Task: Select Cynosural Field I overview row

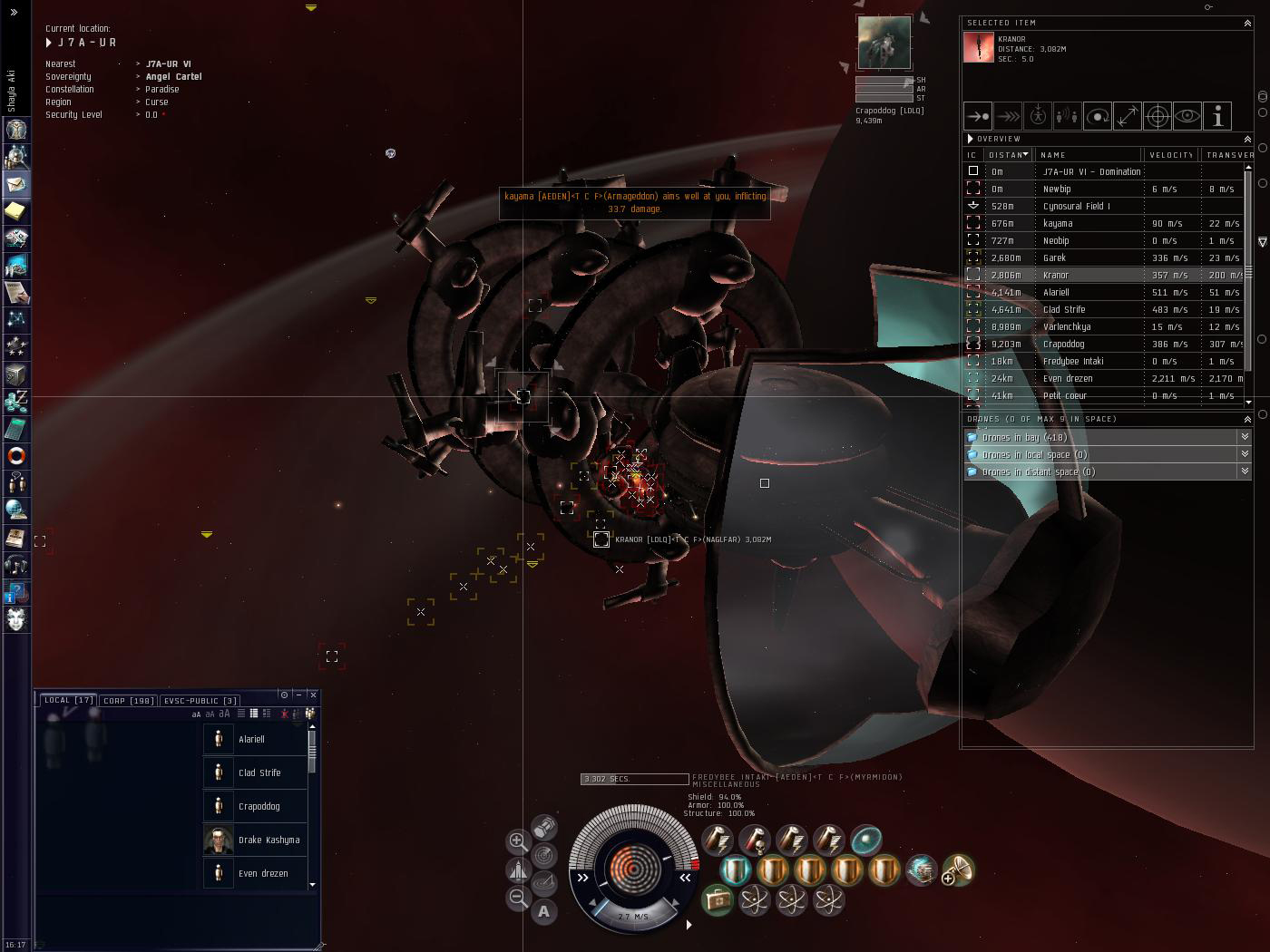Action: click(1076, 206)
